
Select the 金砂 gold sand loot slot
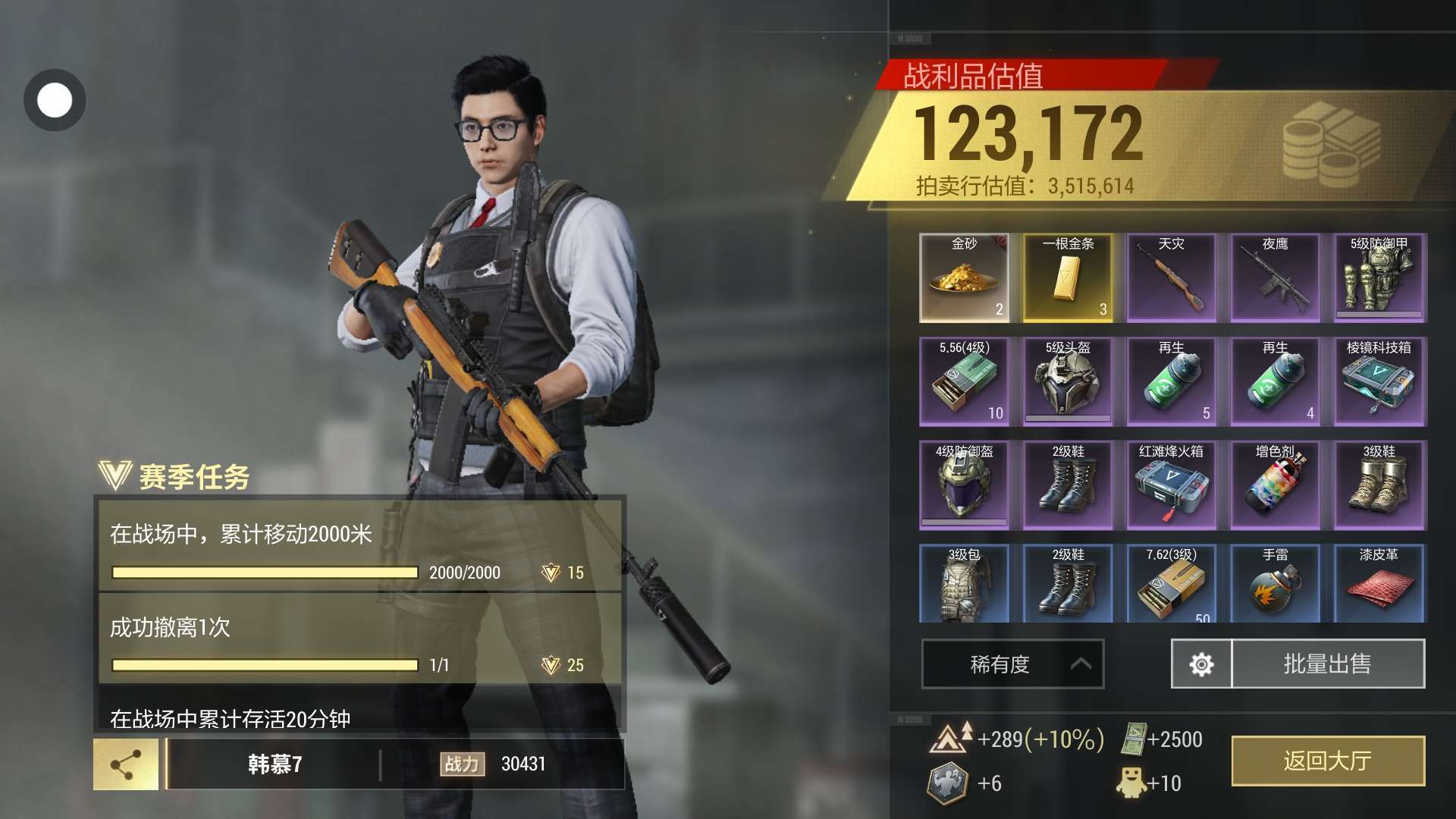(964, 278)
